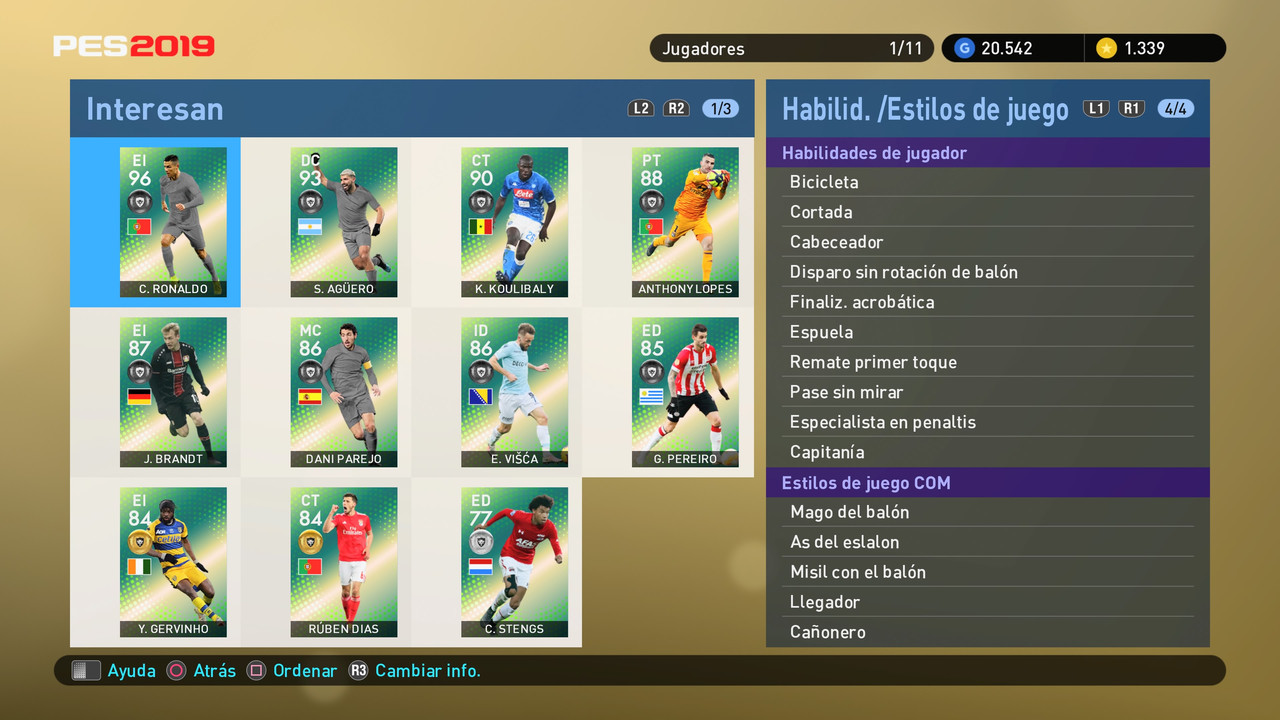The width and height of the screenshot is (1280, 720).
Task: Click the Ordenar button
Action: pos(304,670)
